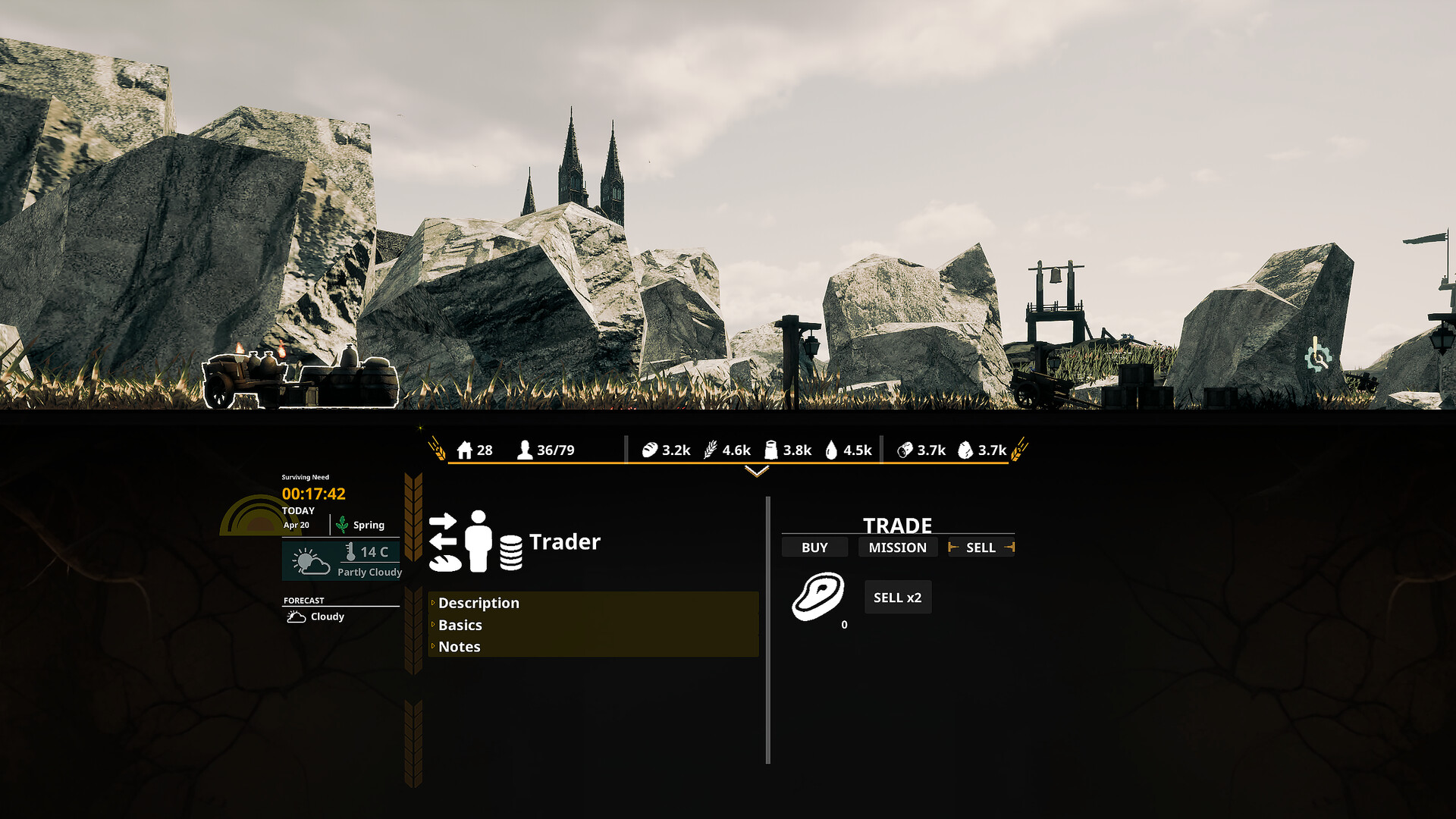Select the SELL tab

click(x=981, y=548)
